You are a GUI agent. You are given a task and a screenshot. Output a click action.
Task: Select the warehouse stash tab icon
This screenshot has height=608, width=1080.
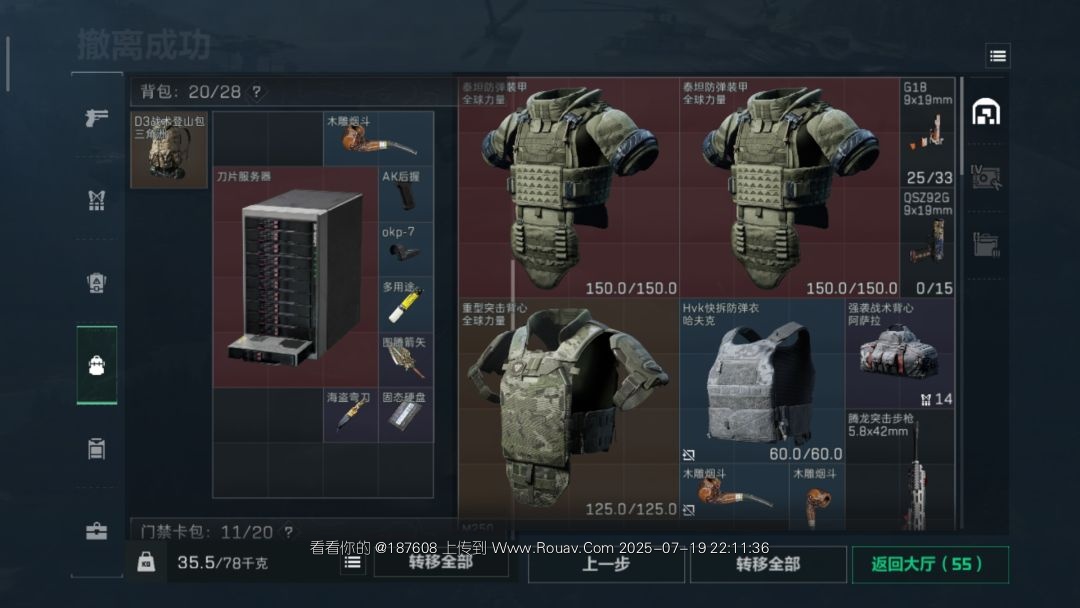pos(986,113)
